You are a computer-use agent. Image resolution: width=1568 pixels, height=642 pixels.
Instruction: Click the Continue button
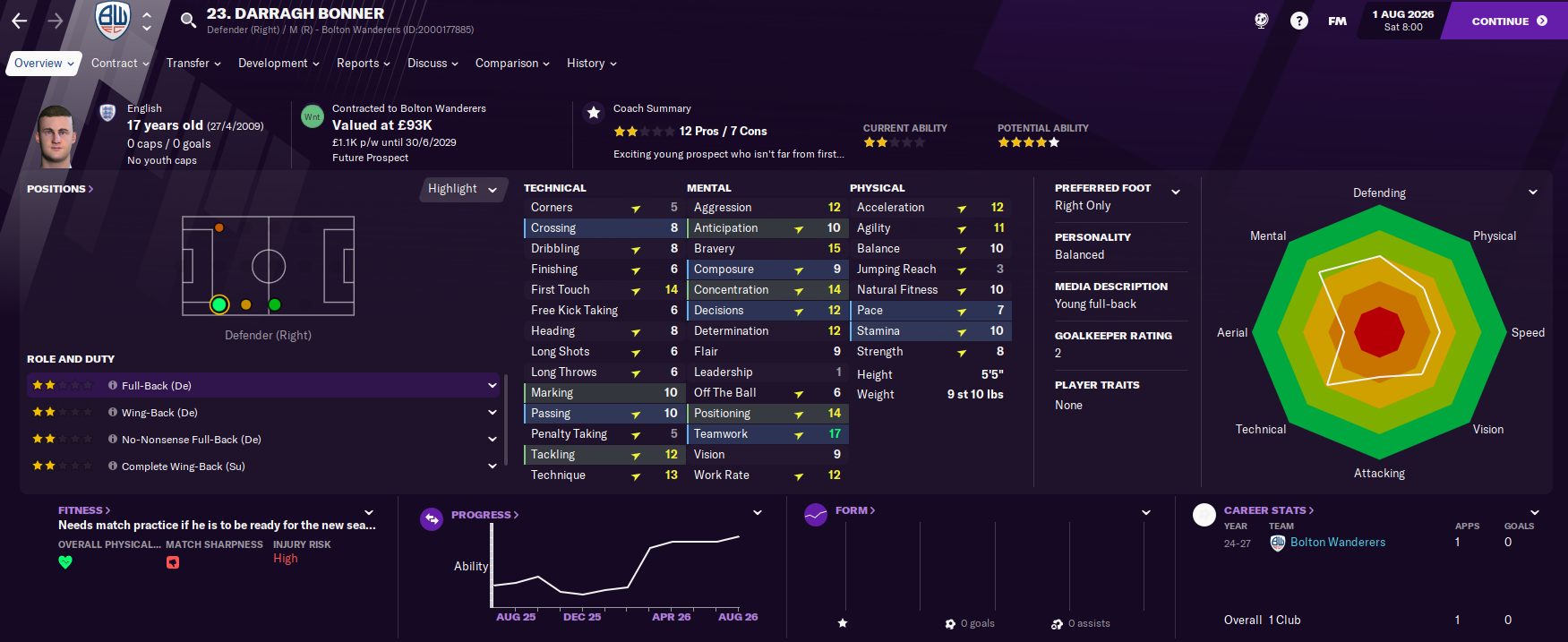coord(1508,21)
